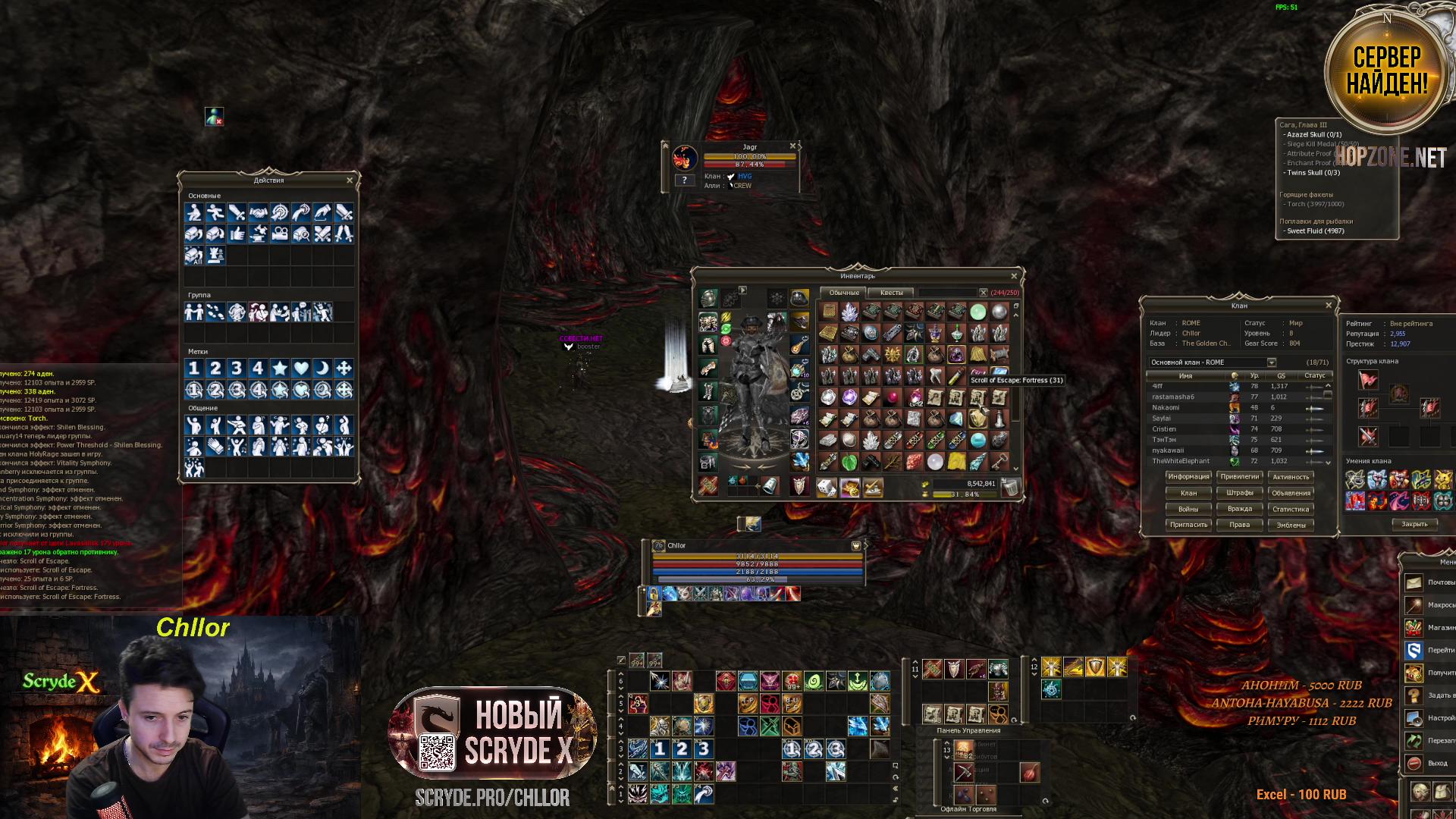Open the clan Эмблемы button
The width and height of the screenshot is (1456, 819).
[1291, 525]
